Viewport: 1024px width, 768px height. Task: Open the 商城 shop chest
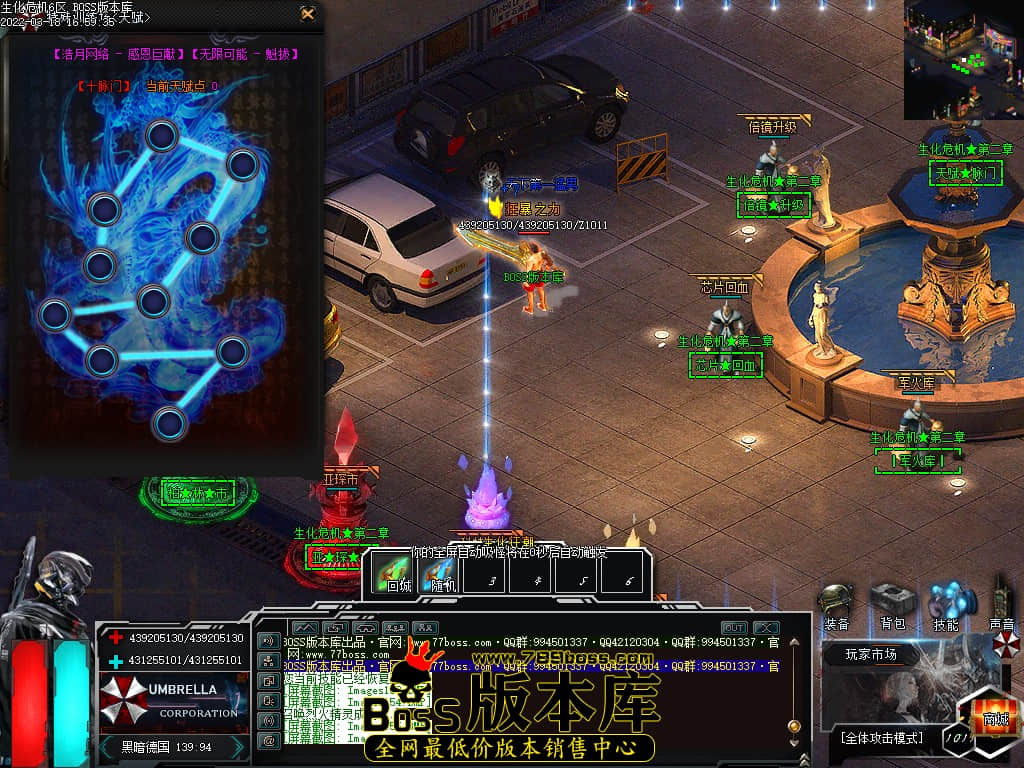(x=993, y=714)
